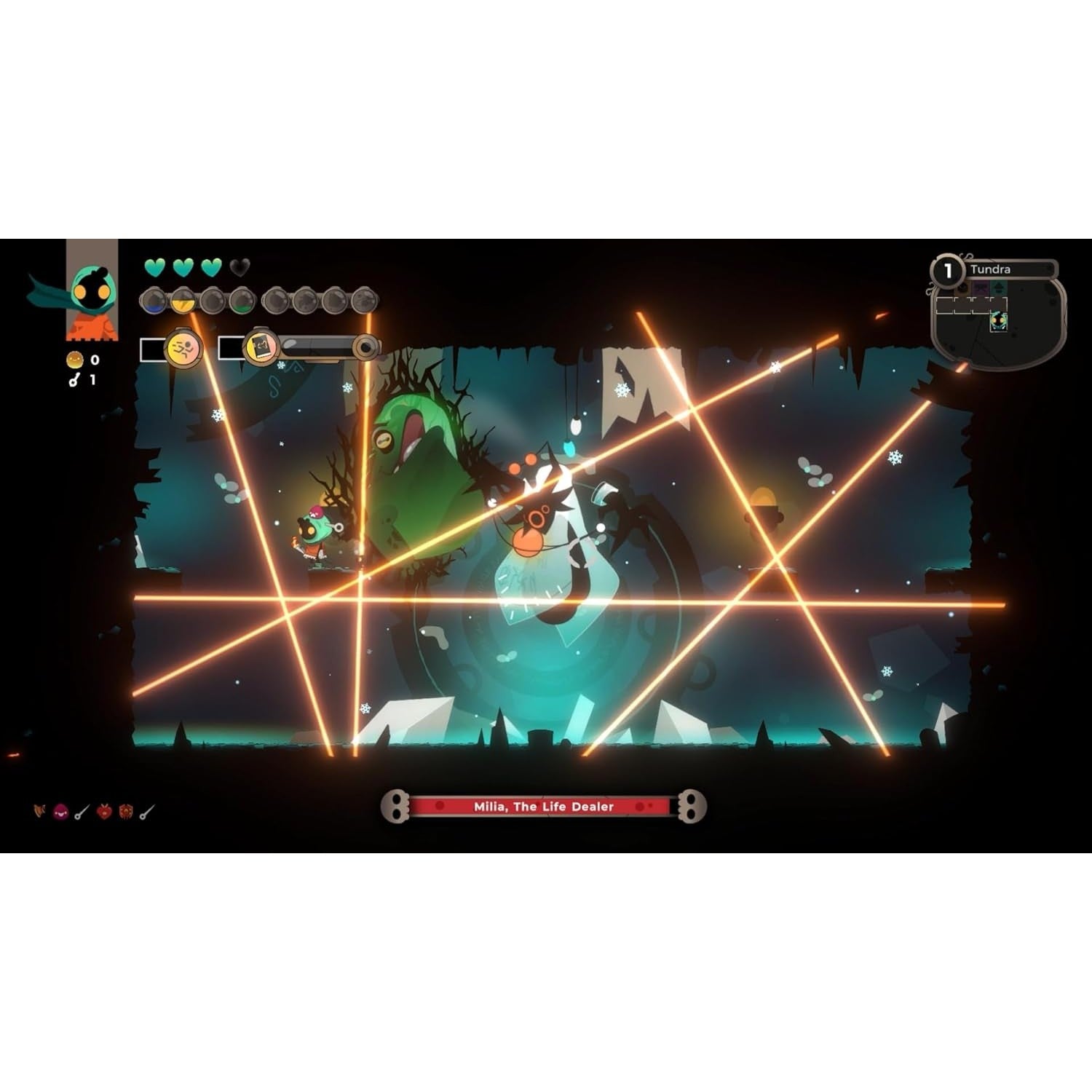Screen dimensions: 1092x1092
Task: Click the Tundra area name label
Action: 990,269
